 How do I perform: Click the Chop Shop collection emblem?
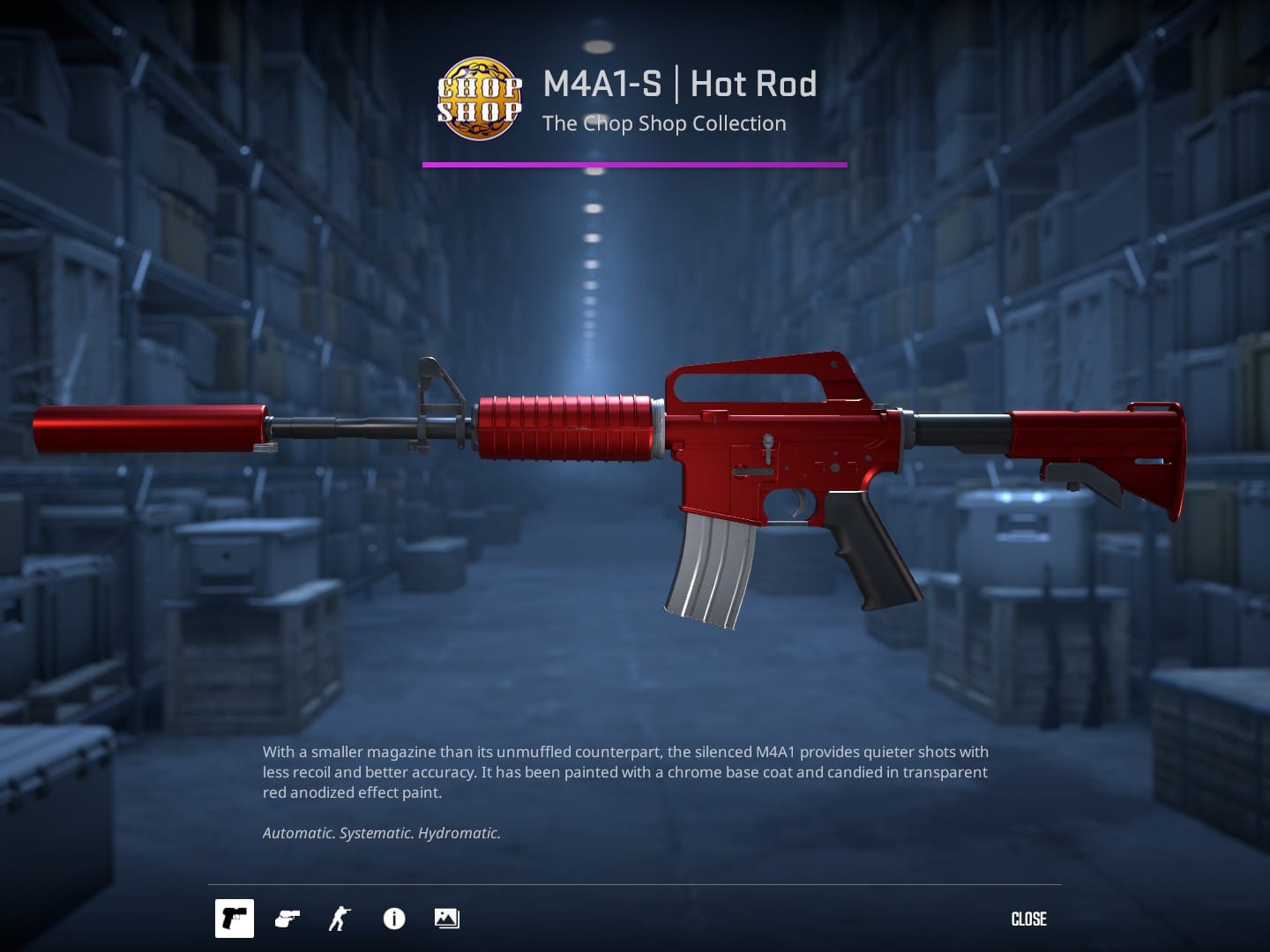pos(480,100)
